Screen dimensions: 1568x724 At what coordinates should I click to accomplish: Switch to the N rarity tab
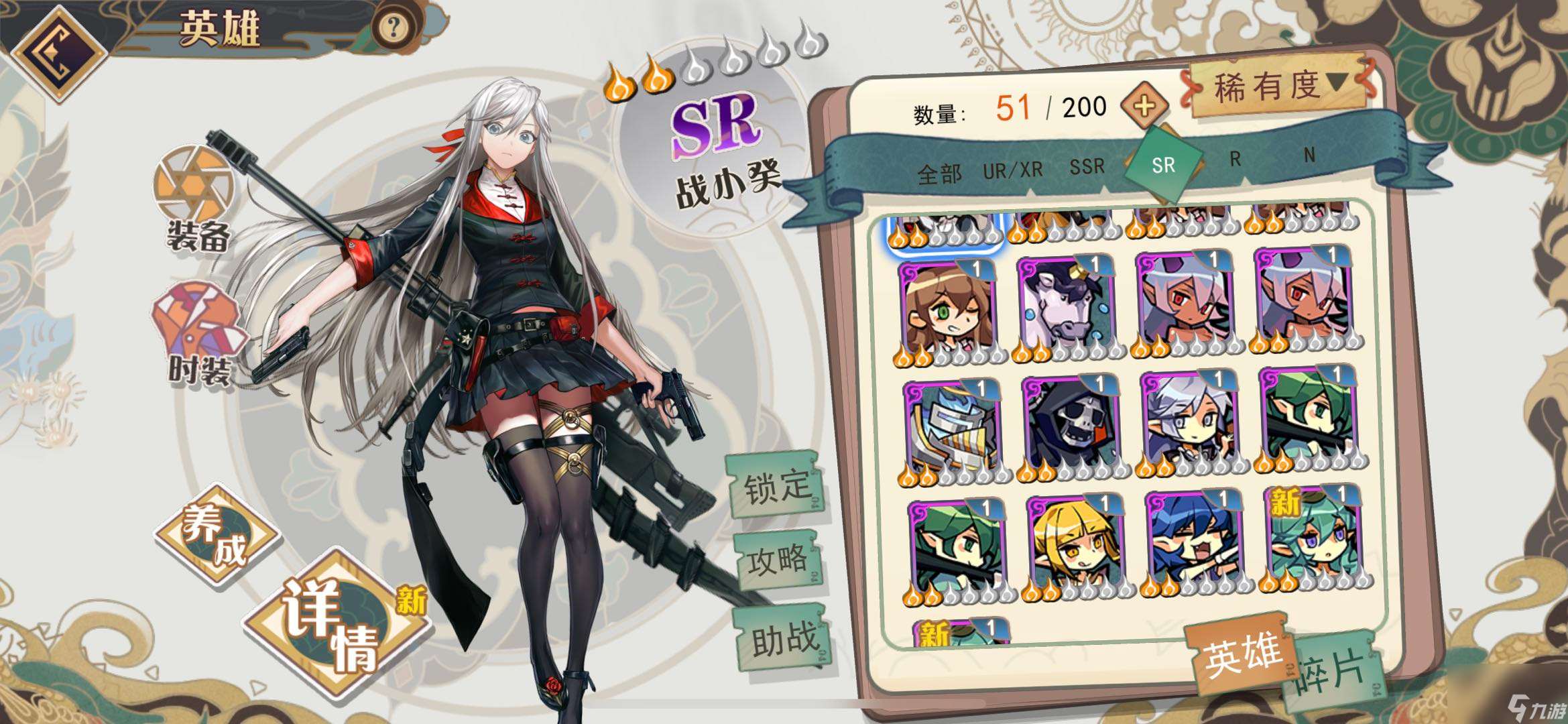[x=1309, y=156]
